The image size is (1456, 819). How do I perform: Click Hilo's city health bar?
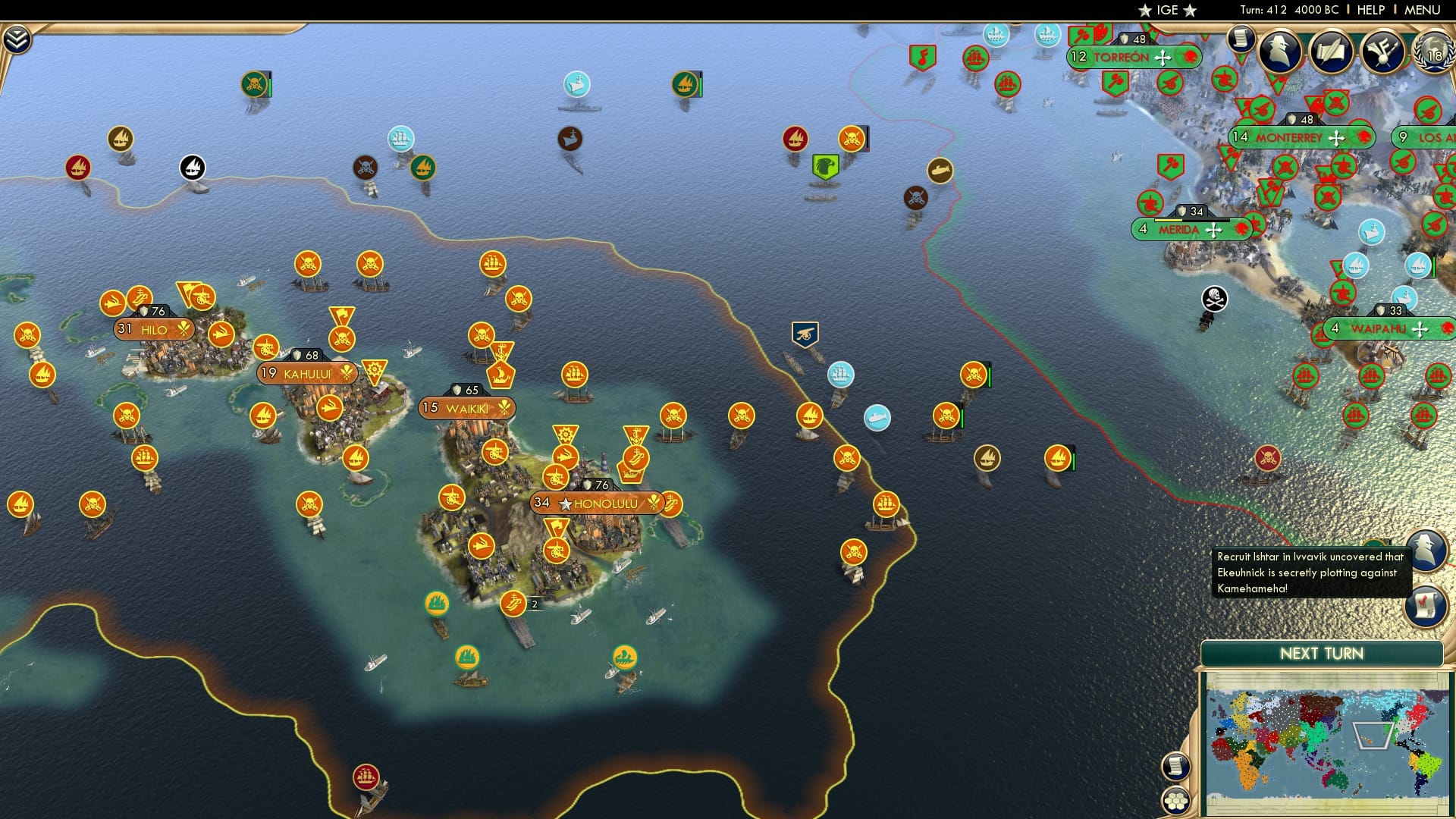pyautogui.click(x=152, y=310)
